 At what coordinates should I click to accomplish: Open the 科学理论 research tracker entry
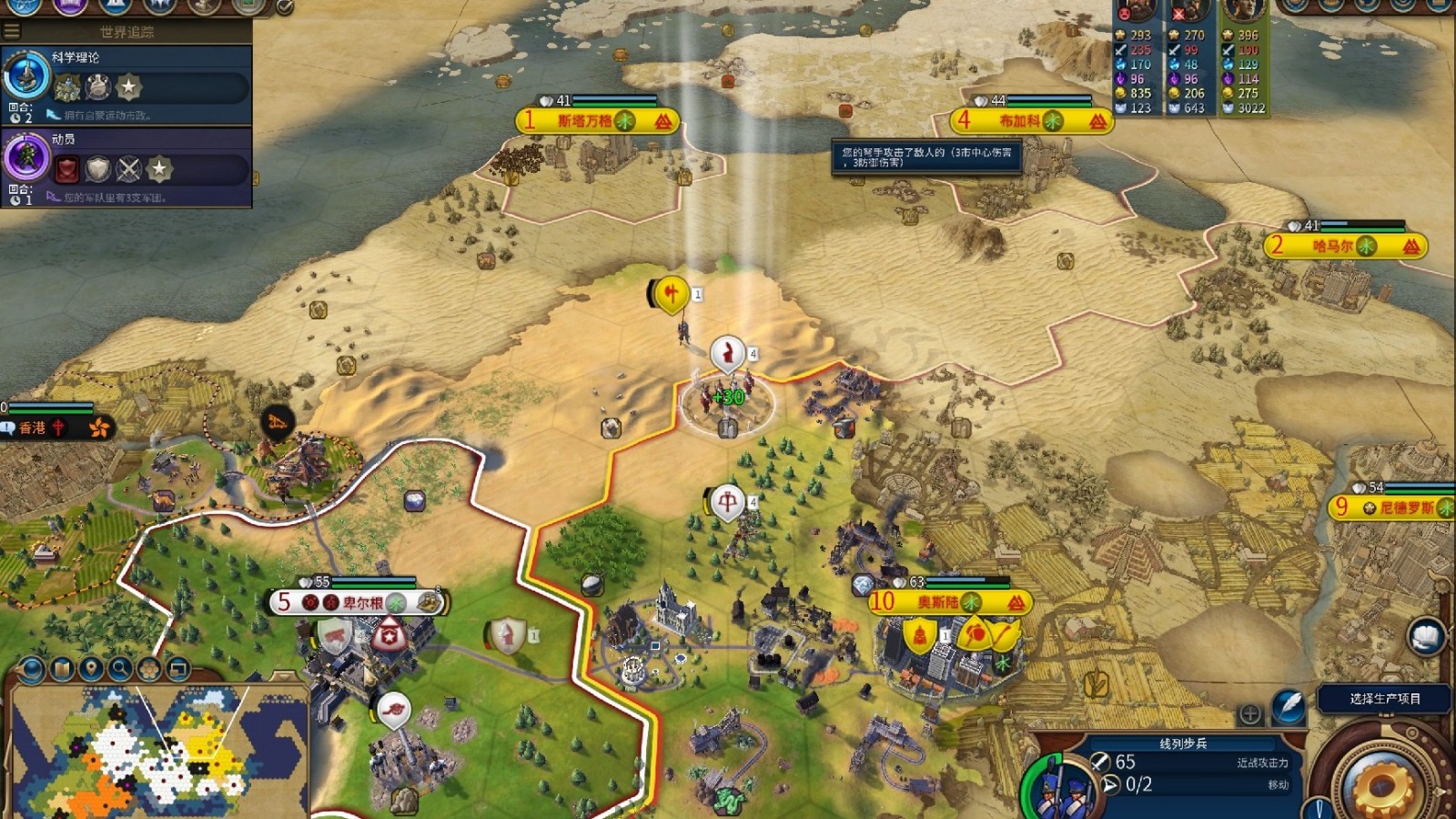pyautogui.click(x=127, y=84)
